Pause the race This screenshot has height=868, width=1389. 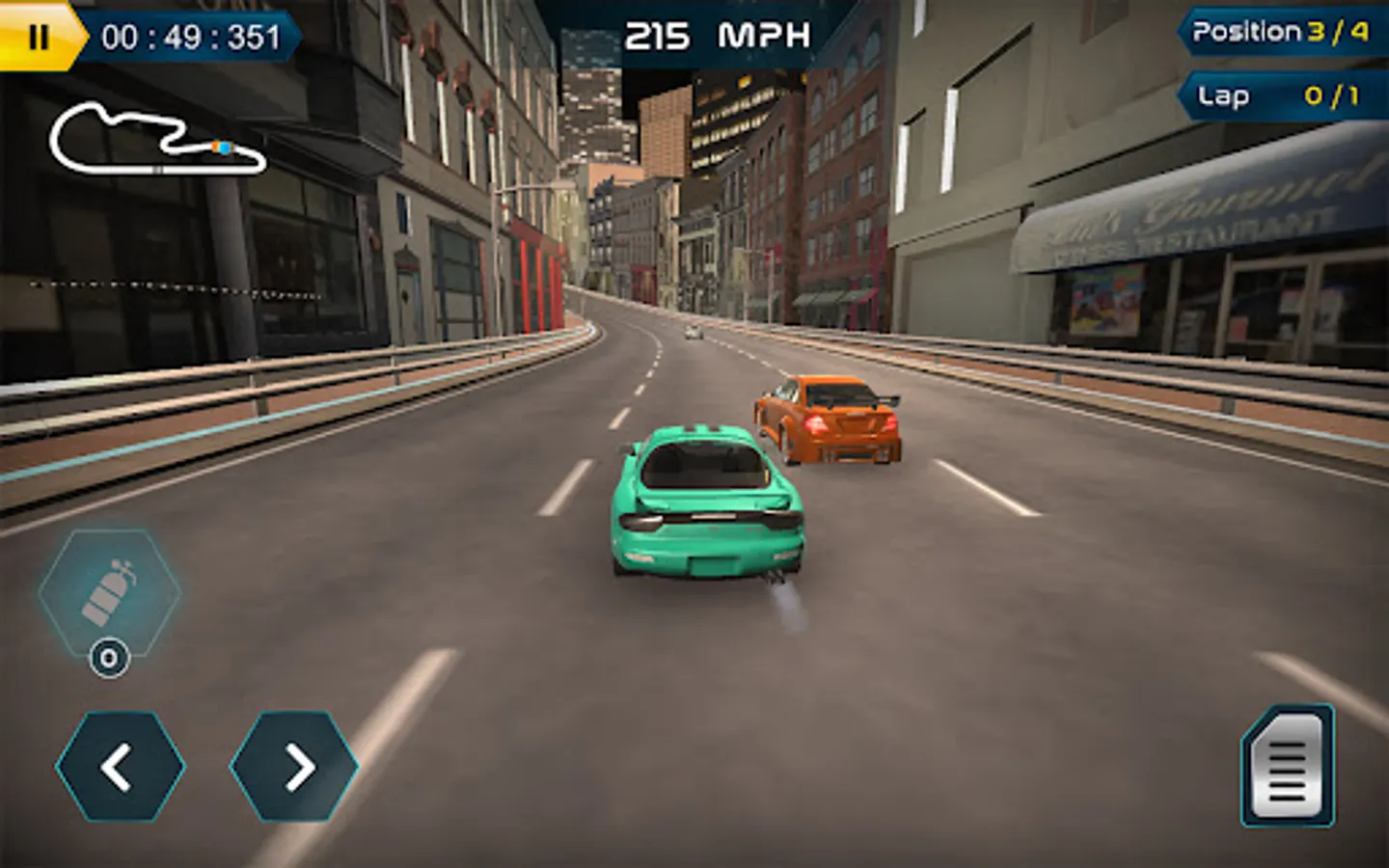click(39, 37)
